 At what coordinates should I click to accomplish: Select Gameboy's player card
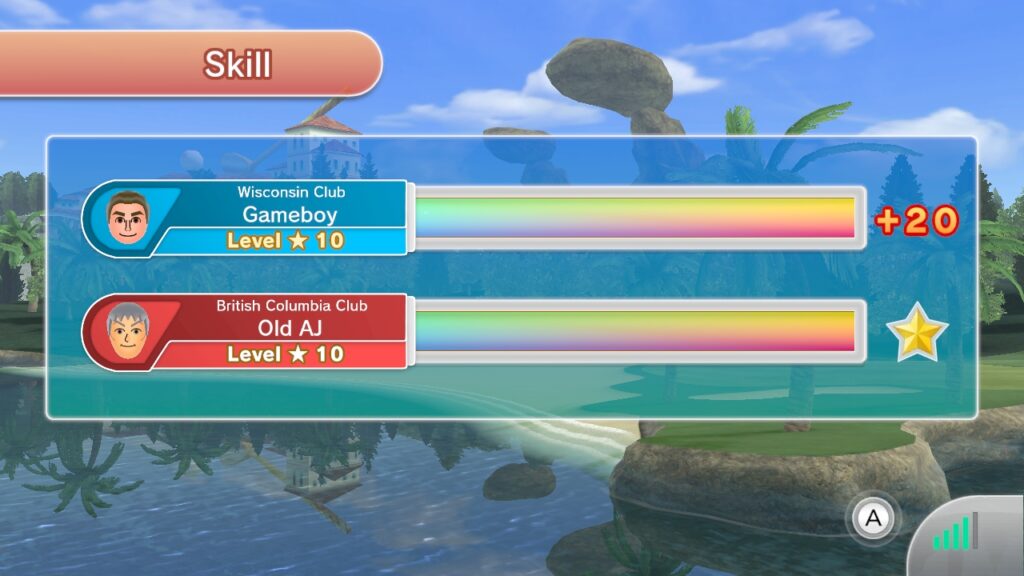(x=246, y=217)
